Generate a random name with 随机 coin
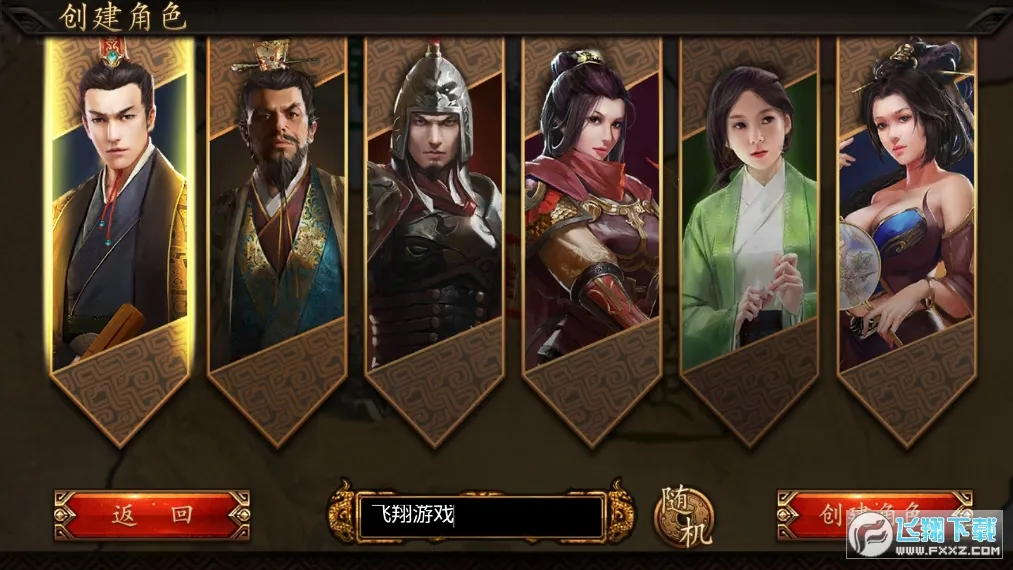 683,517
